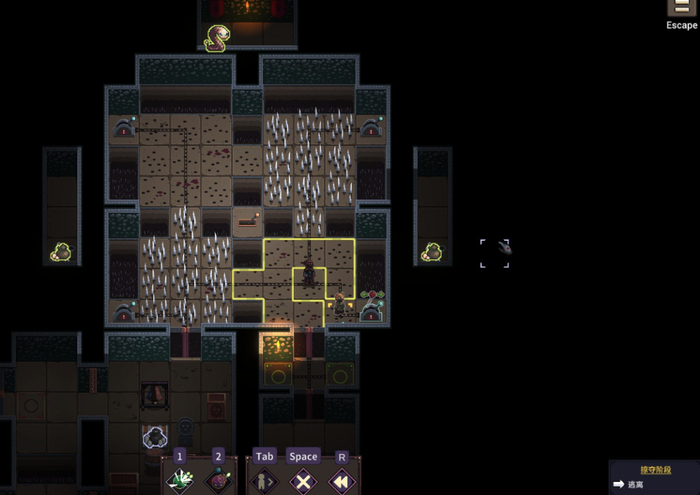Select the purple bomb ability

point(219,480)
